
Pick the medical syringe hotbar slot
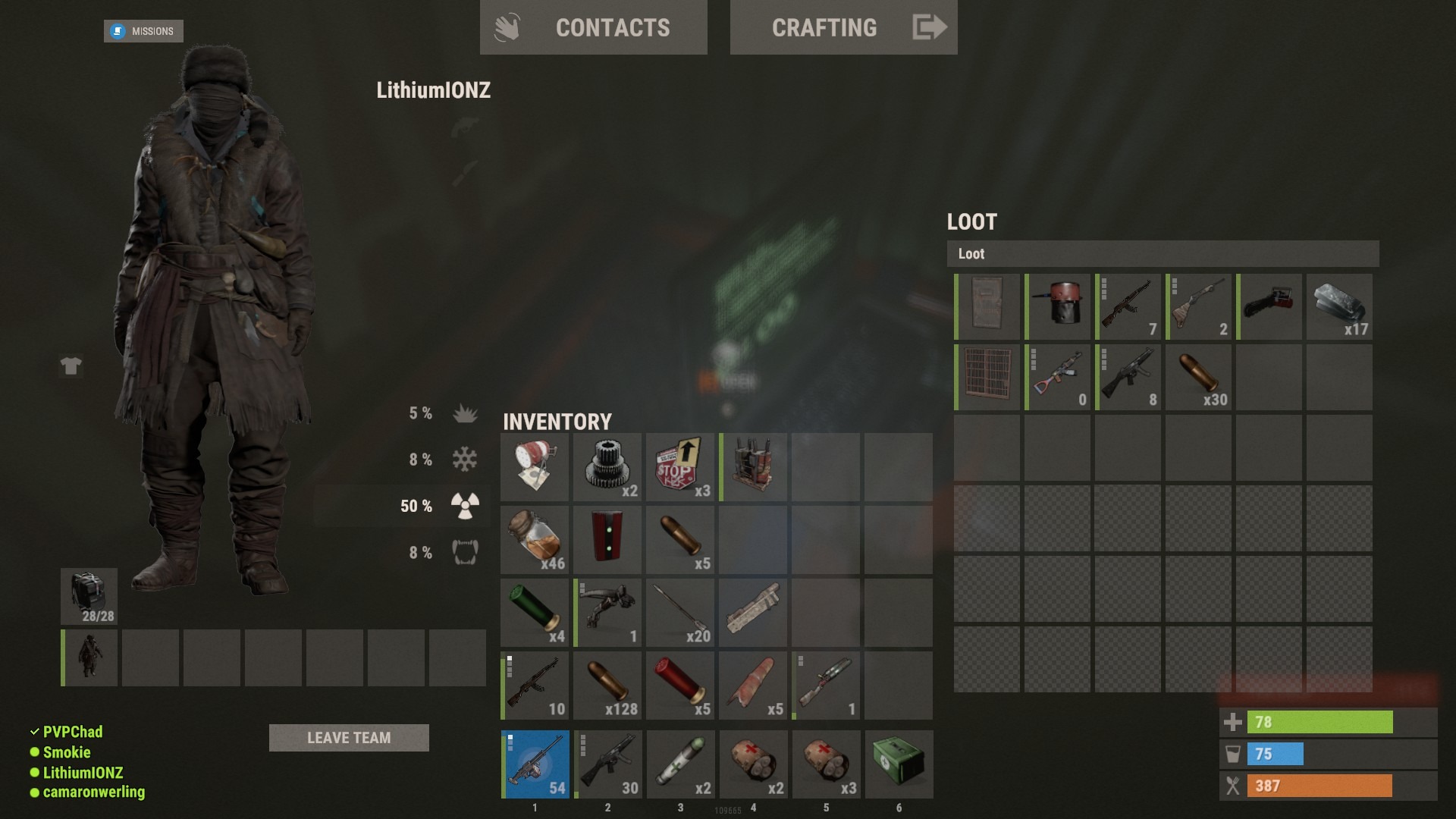click(x=680, y=764)
